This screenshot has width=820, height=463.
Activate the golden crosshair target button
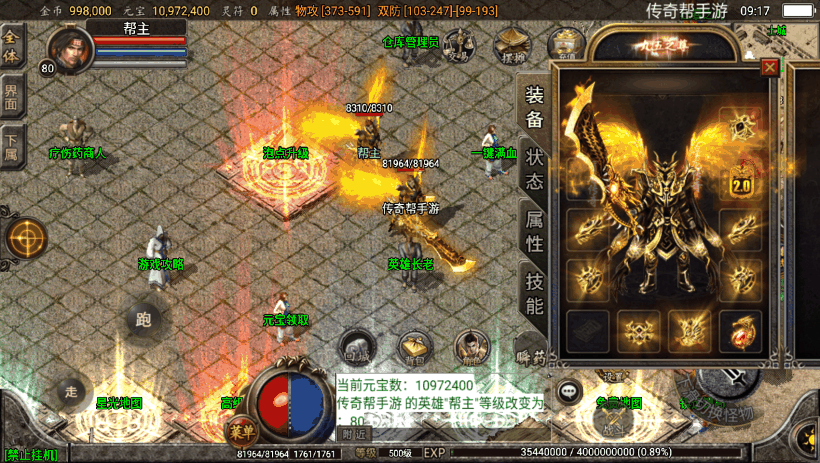tap(25, 238)
